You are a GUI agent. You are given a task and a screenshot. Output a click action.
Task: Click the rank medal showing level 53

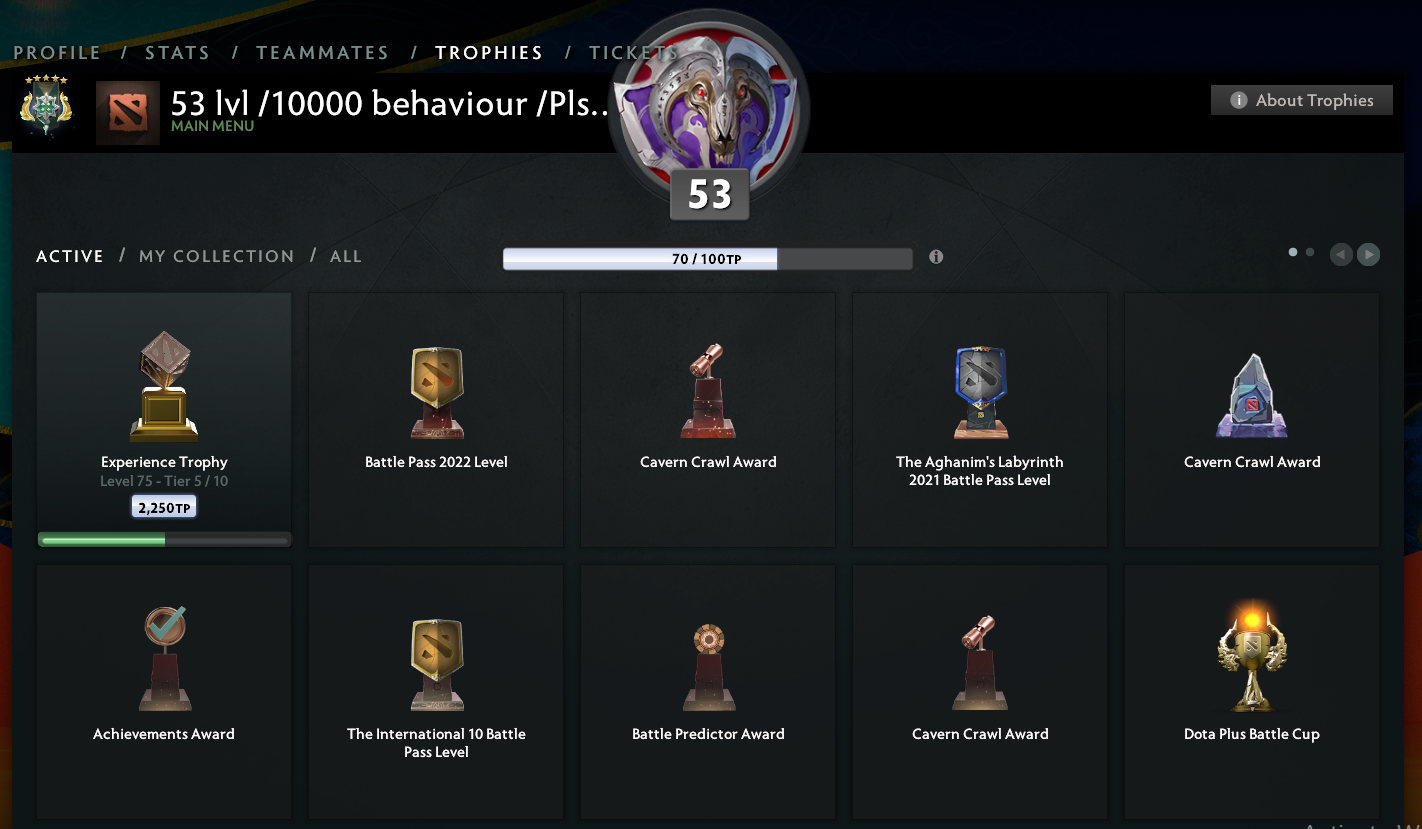(709, 110)
